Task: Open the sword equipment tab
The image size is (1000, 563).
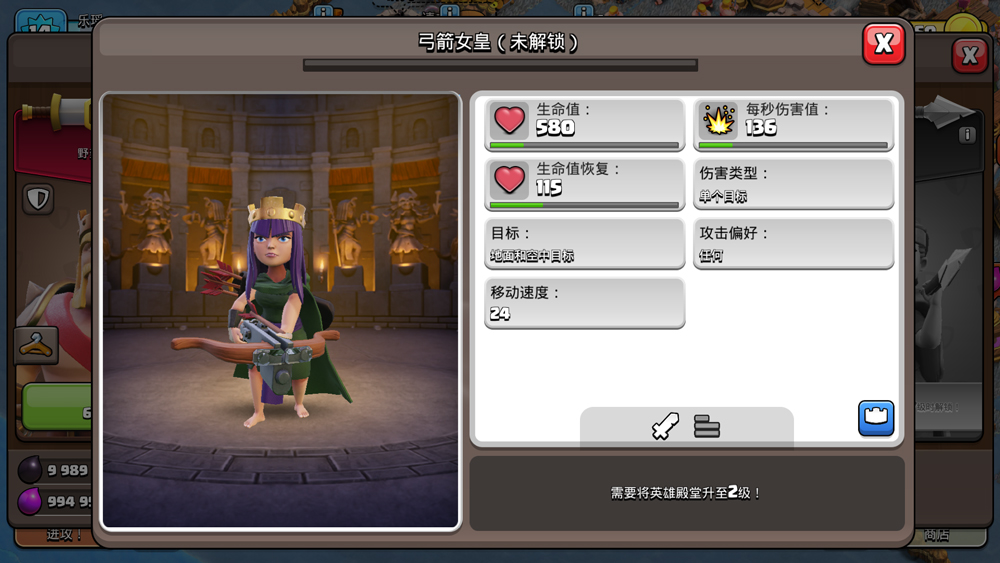Action: [x=665, y=427]
